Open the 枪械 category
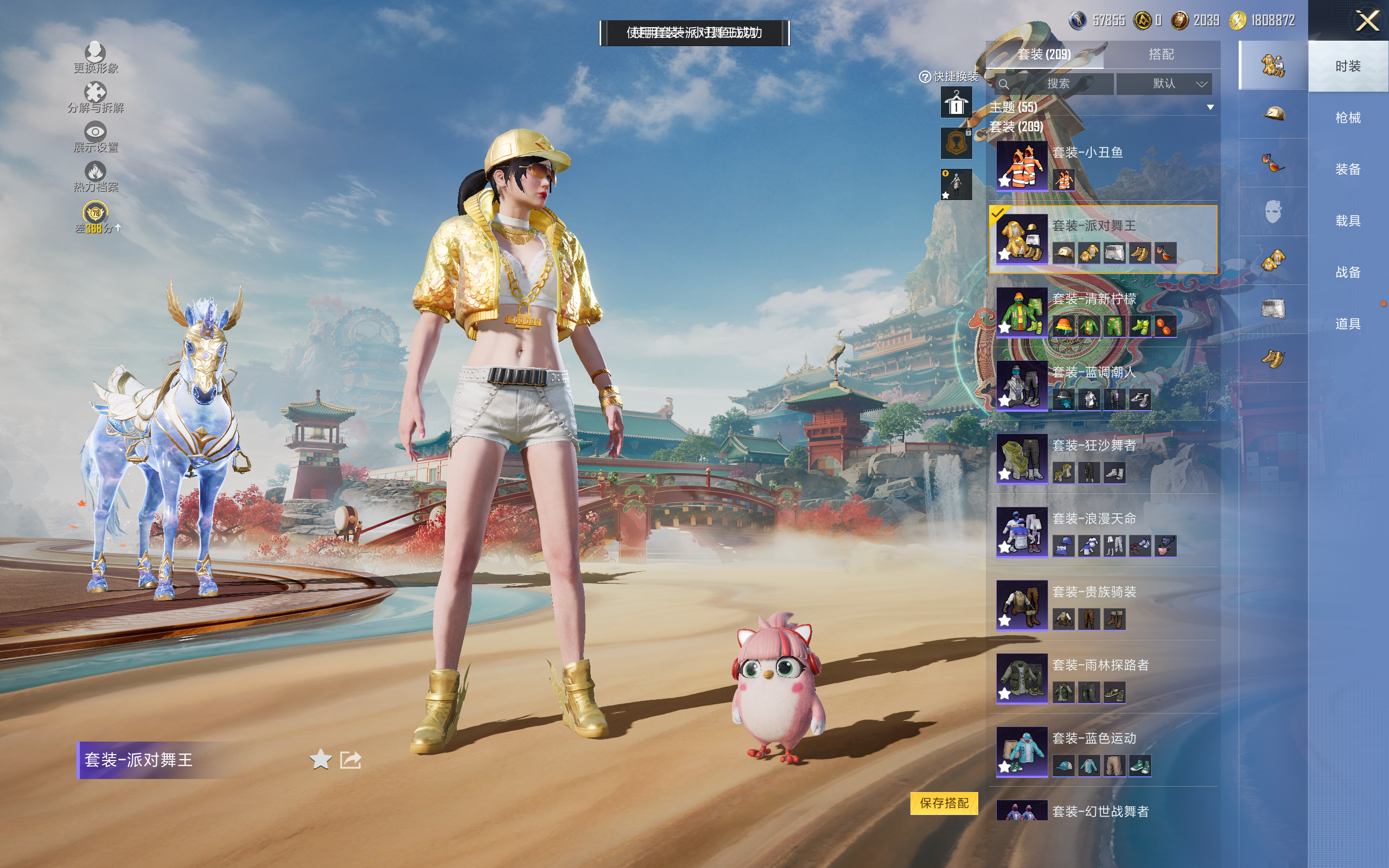This screenshot has height=868, width=1389. 1347,118
